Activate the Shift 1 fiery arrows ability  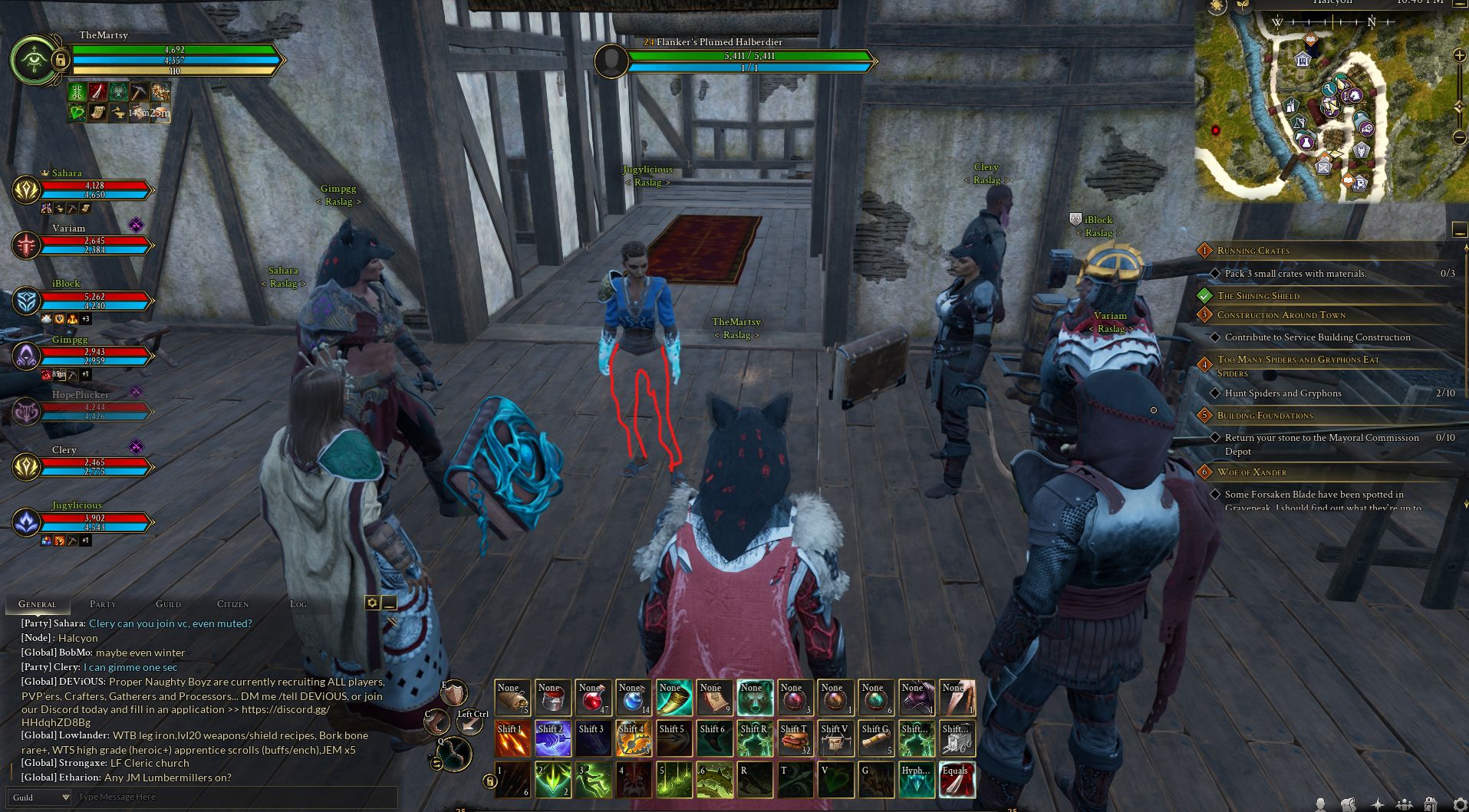512,739
